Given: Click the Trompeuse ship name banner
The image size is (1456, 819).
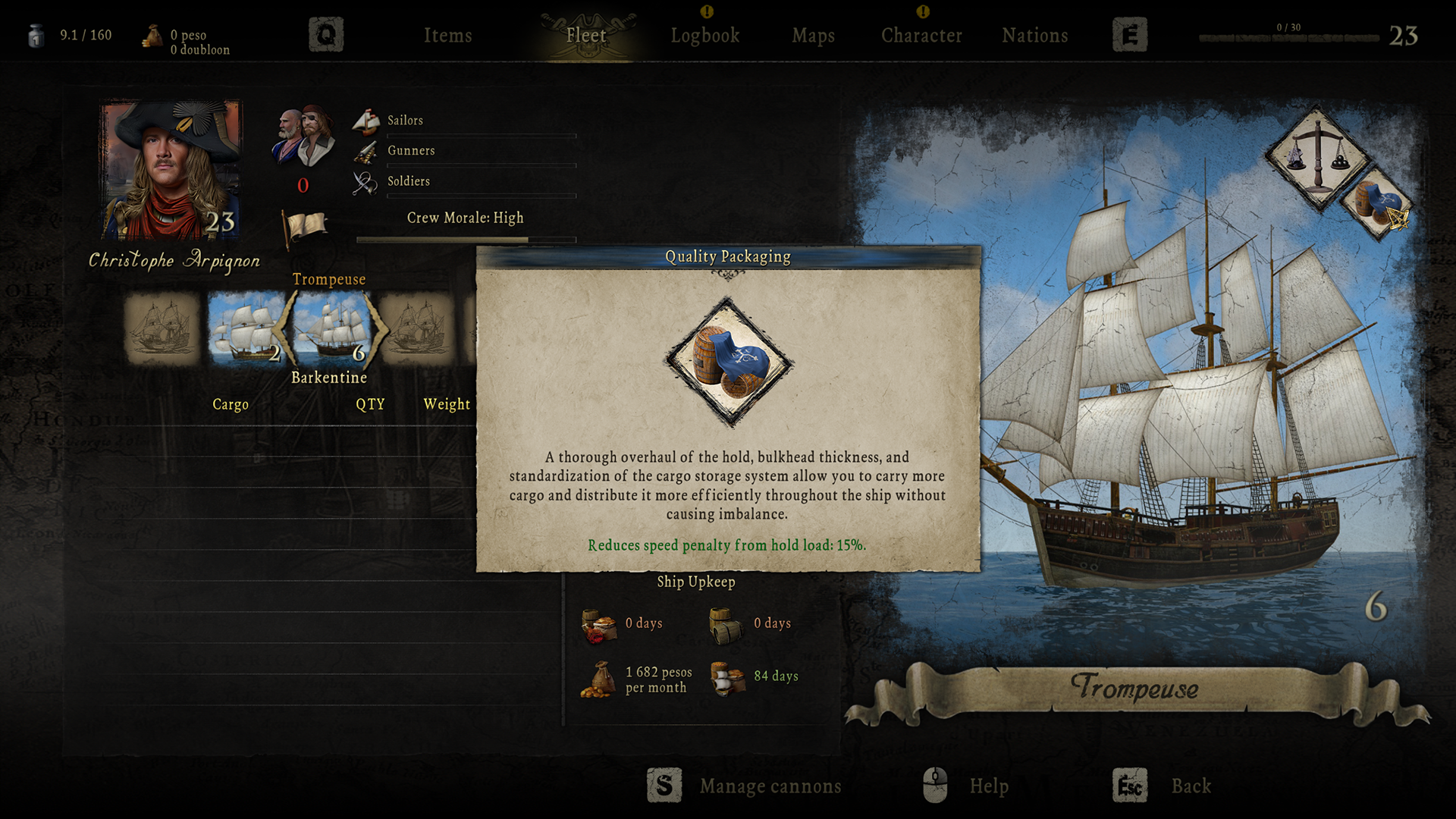Looking at the screenshot, I should 1134,688.
